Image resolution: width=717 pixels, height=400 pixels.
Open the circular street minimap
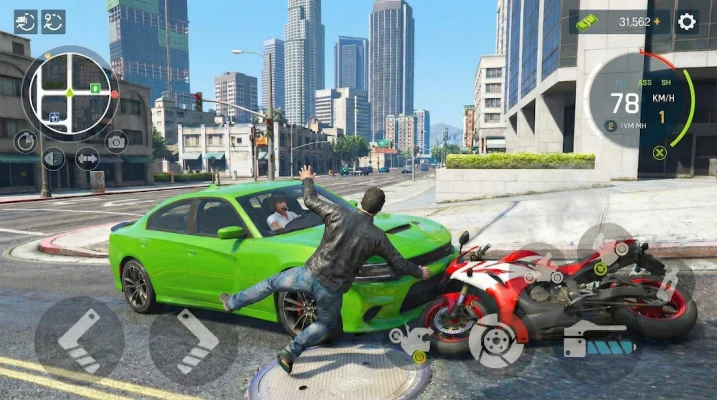tap(70, 93)
